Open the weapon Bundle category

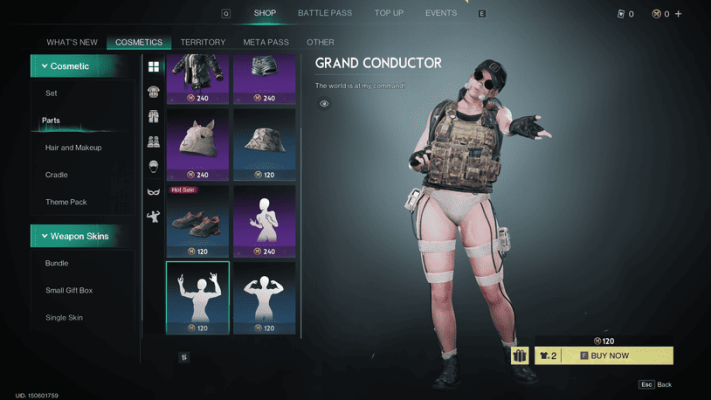coord(57,263)
